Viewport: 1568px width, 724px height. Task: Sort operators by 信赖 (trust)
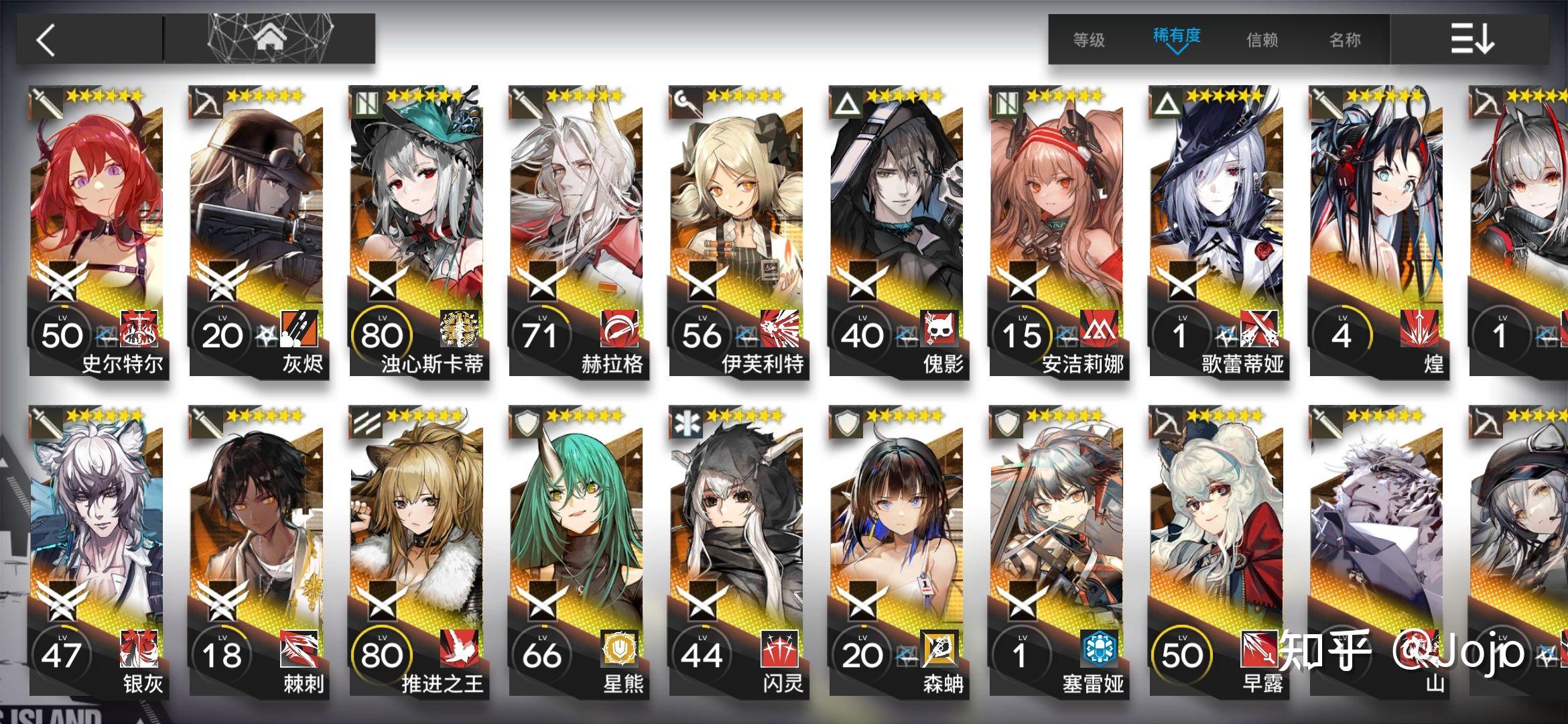[x=1262, y=40]
